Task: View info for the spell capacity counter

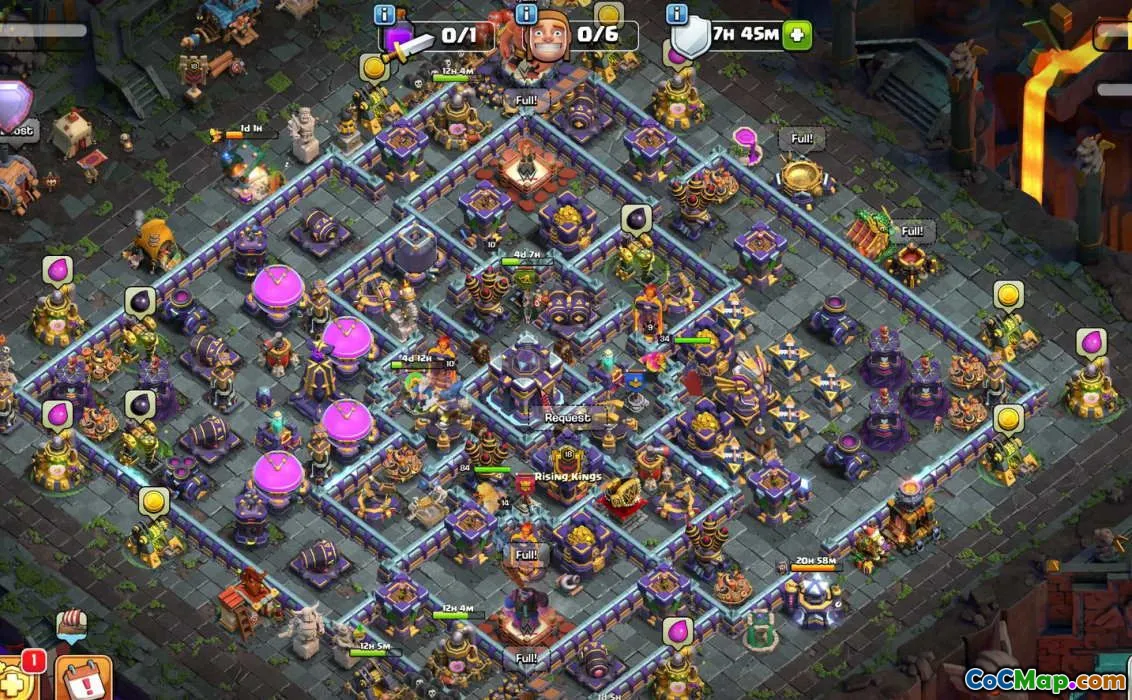Action: 384,14
